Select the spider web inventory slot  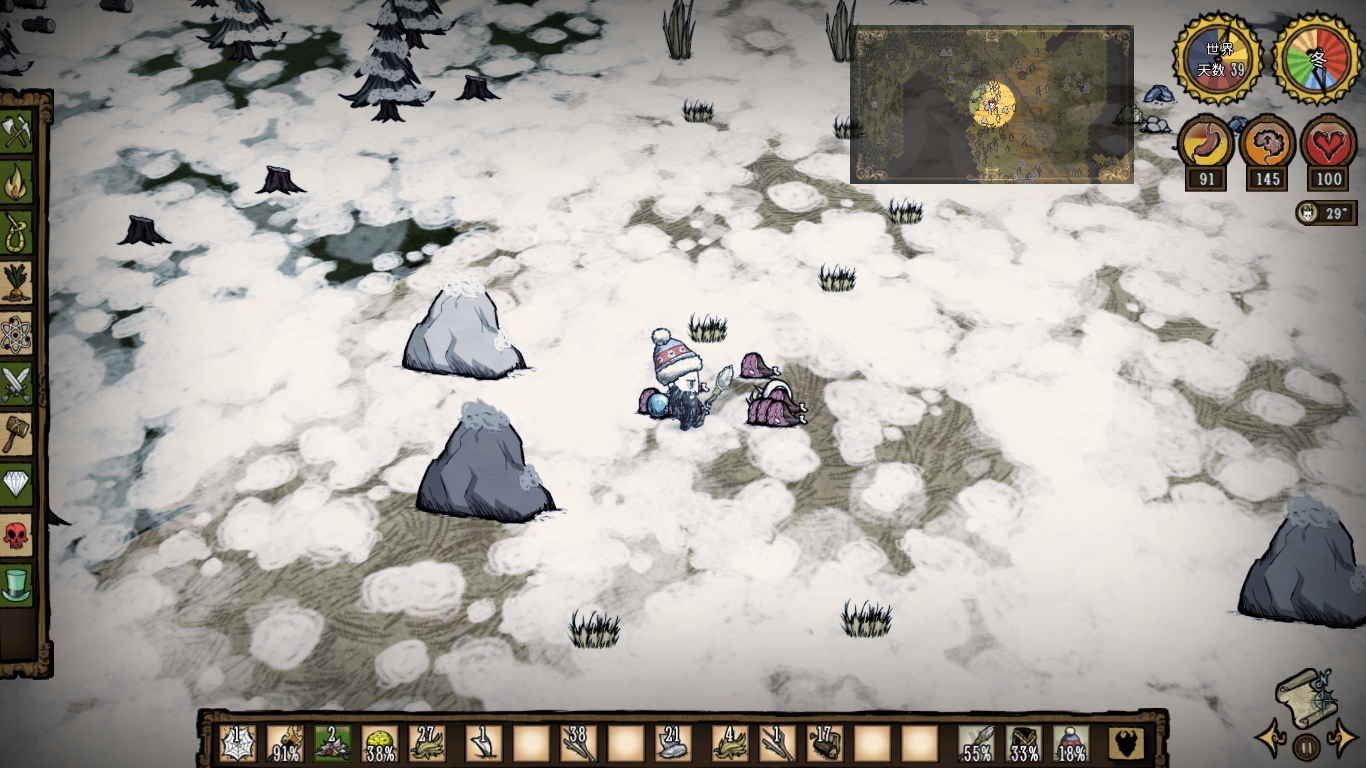click(237, 744)
